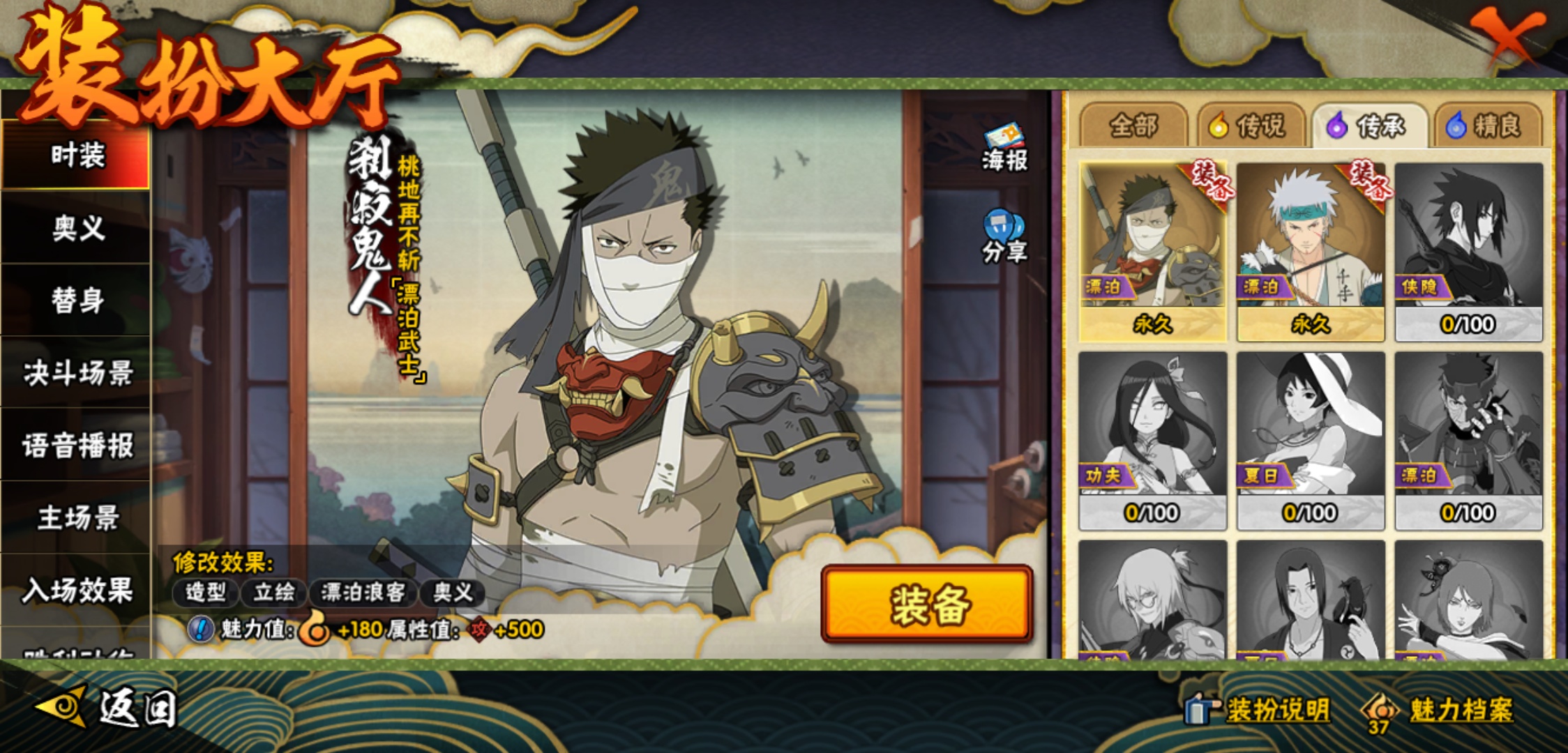Screen dimensions: 1568x753
Task: Select the 传承 tab
Action: coord(1369,126)
